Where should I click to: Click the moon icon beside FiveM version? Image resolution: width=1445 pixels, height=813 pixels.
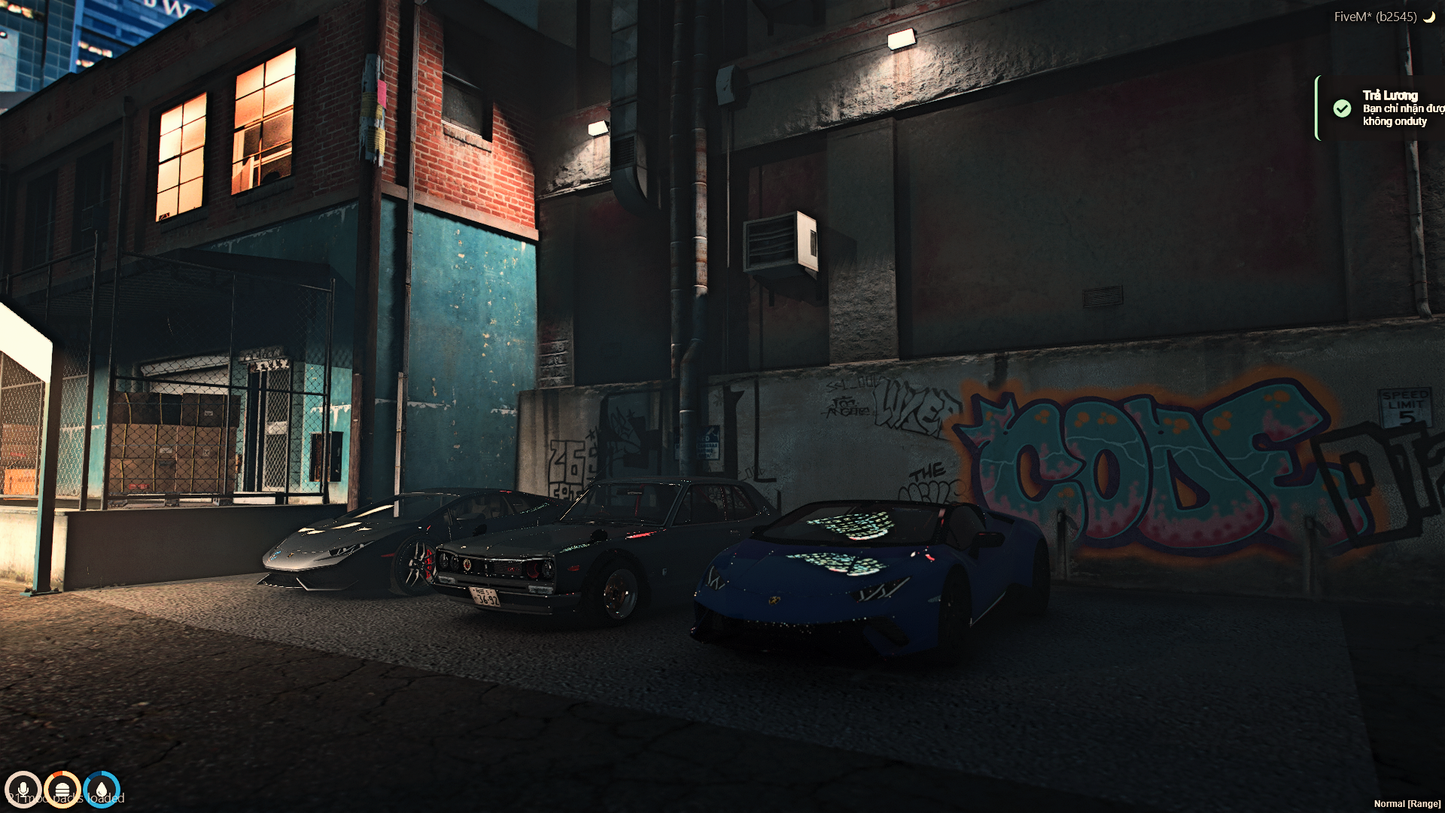(1432, 16)
